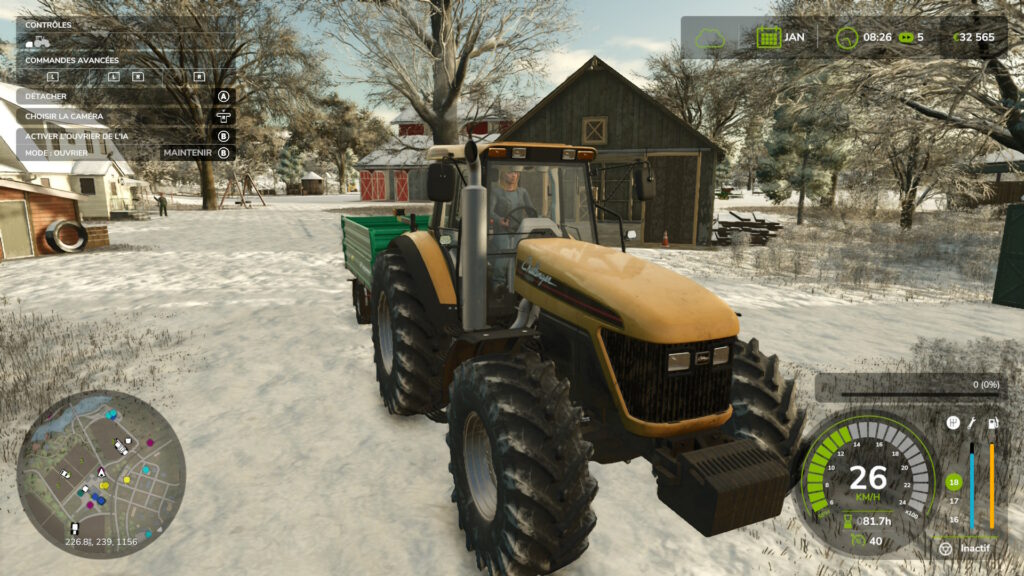1024x576 pixels.
Task: Select the highlighted gear 18
Action: pyautogui.click(x=953, y=482)
